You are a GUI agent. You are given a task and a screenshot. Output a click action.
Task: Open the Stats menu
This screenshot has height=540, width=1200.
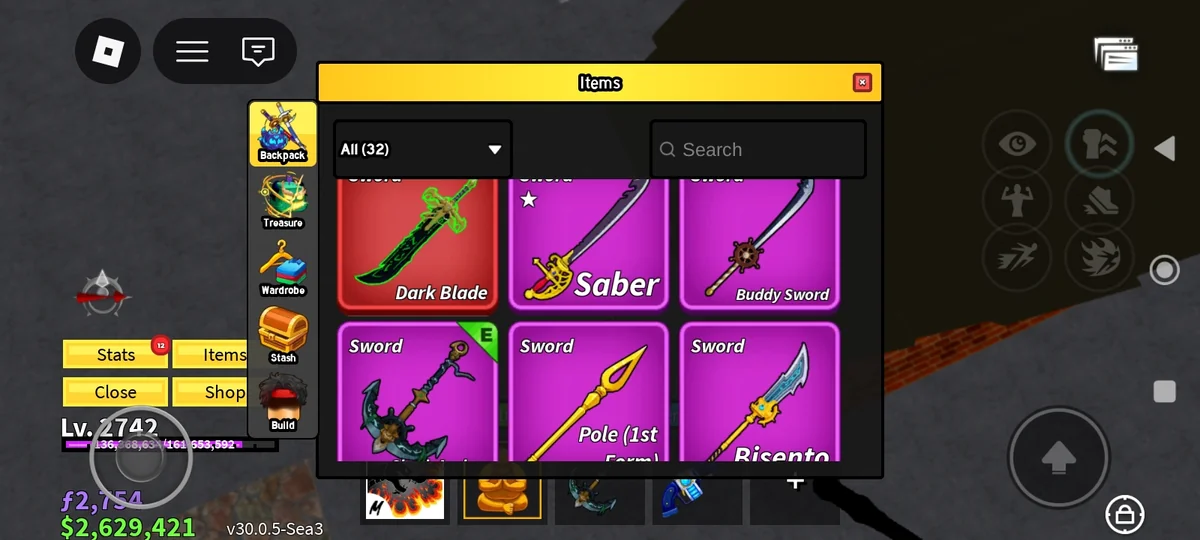pos(116,355)
